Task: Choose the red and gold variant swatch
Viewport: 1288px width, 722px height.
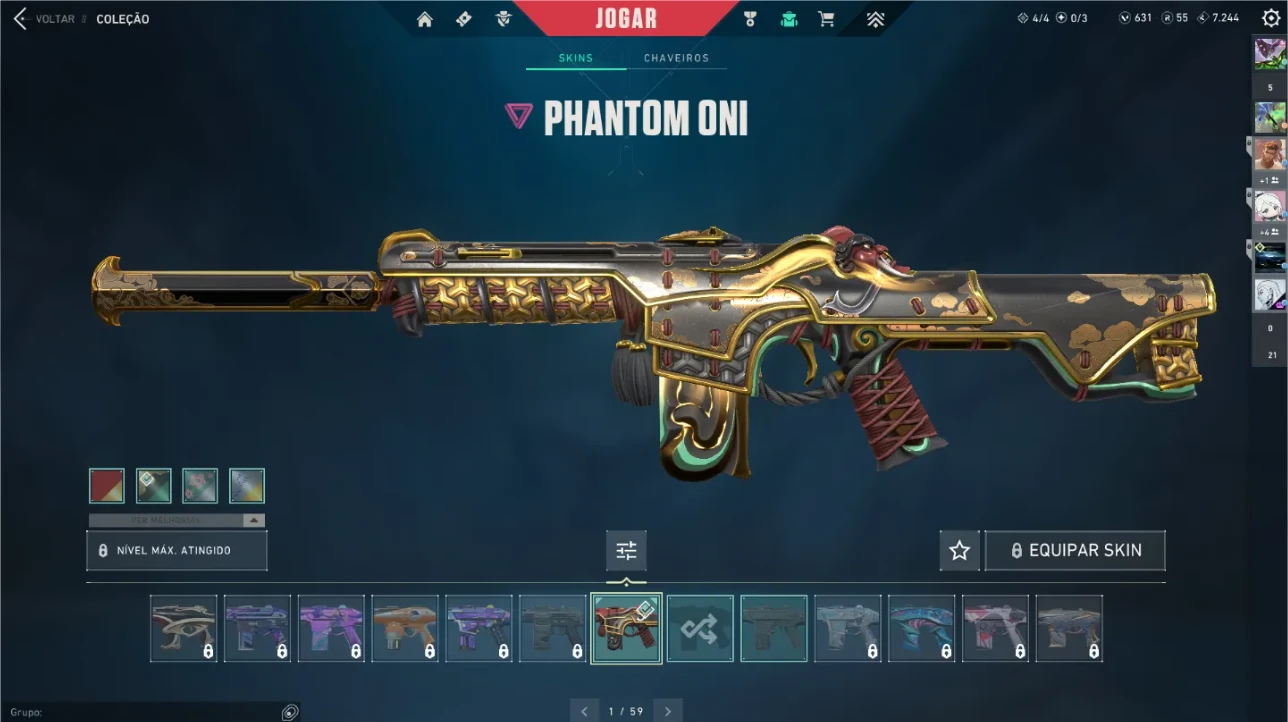Action: 107,486
